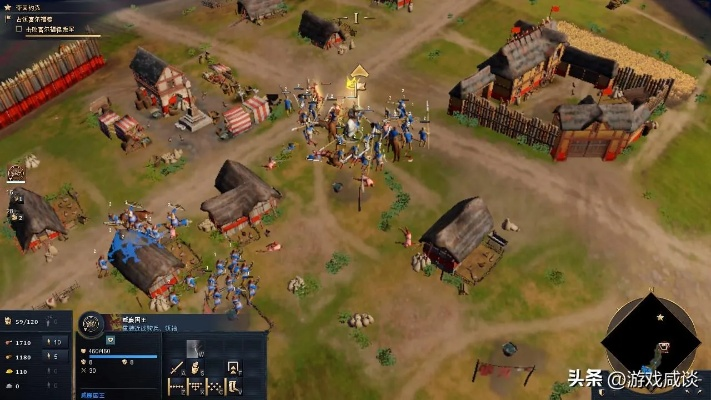Choose the wedge formation button

point(194,385)
